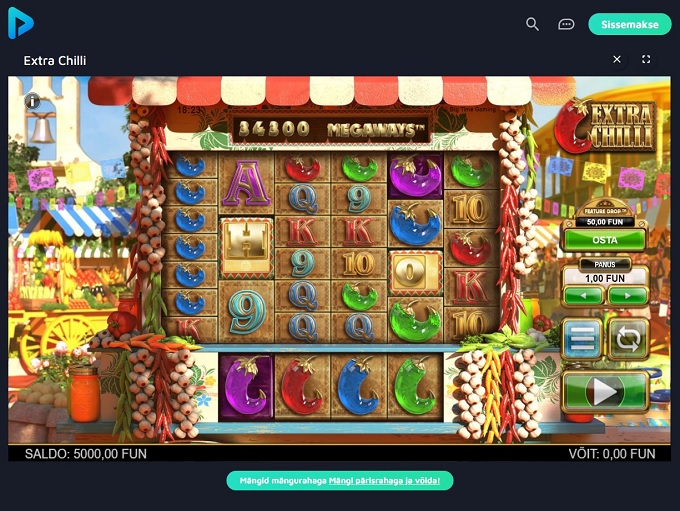Buy the Feature Drop with OSTA
The image size is (680, 511).
pyautogui.click(x=604, y=240)
